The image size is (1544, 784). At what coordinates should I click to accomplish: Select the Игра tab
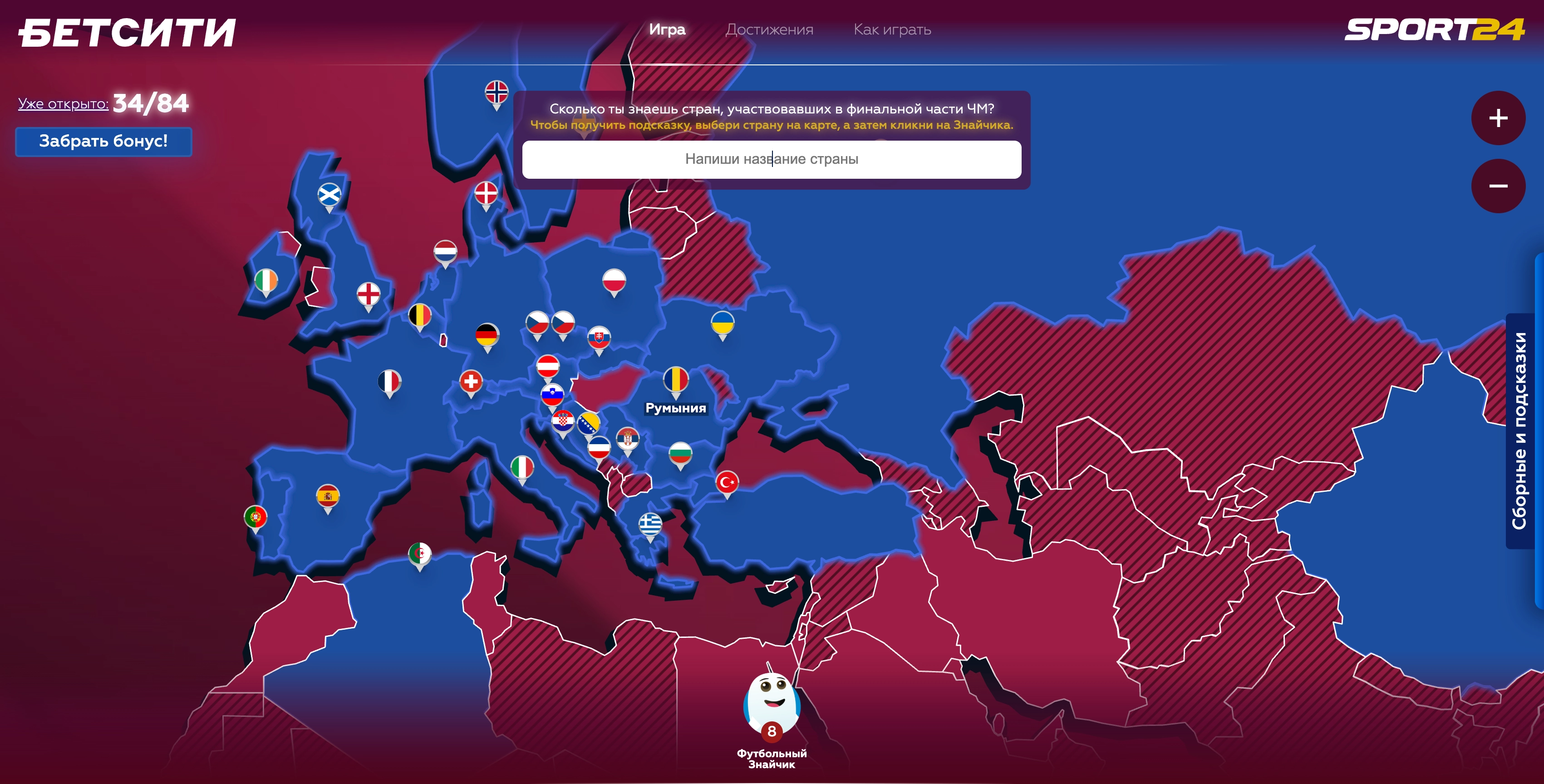(x=667, y=29)
